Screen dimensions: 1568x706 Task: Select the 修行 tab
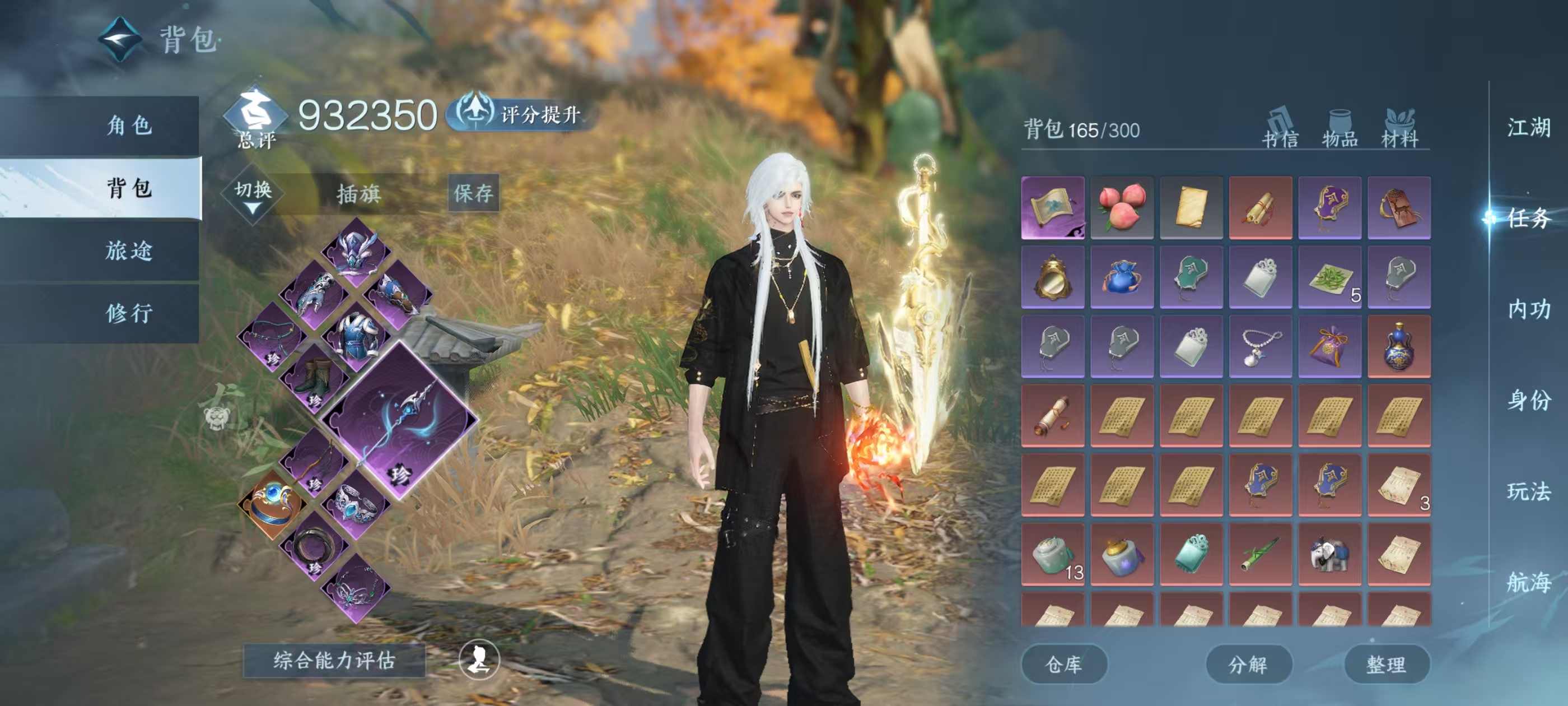[x=129, y=313]
